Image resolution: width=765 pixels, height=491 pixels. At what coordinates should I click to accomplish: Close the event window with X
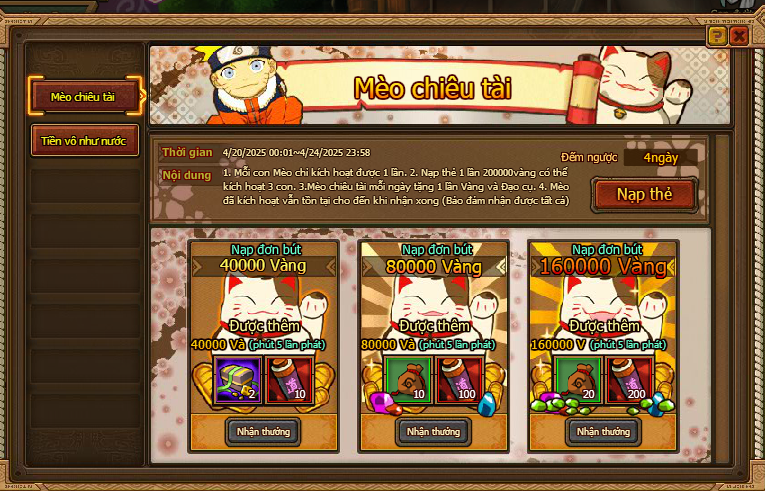pos(739,36)
